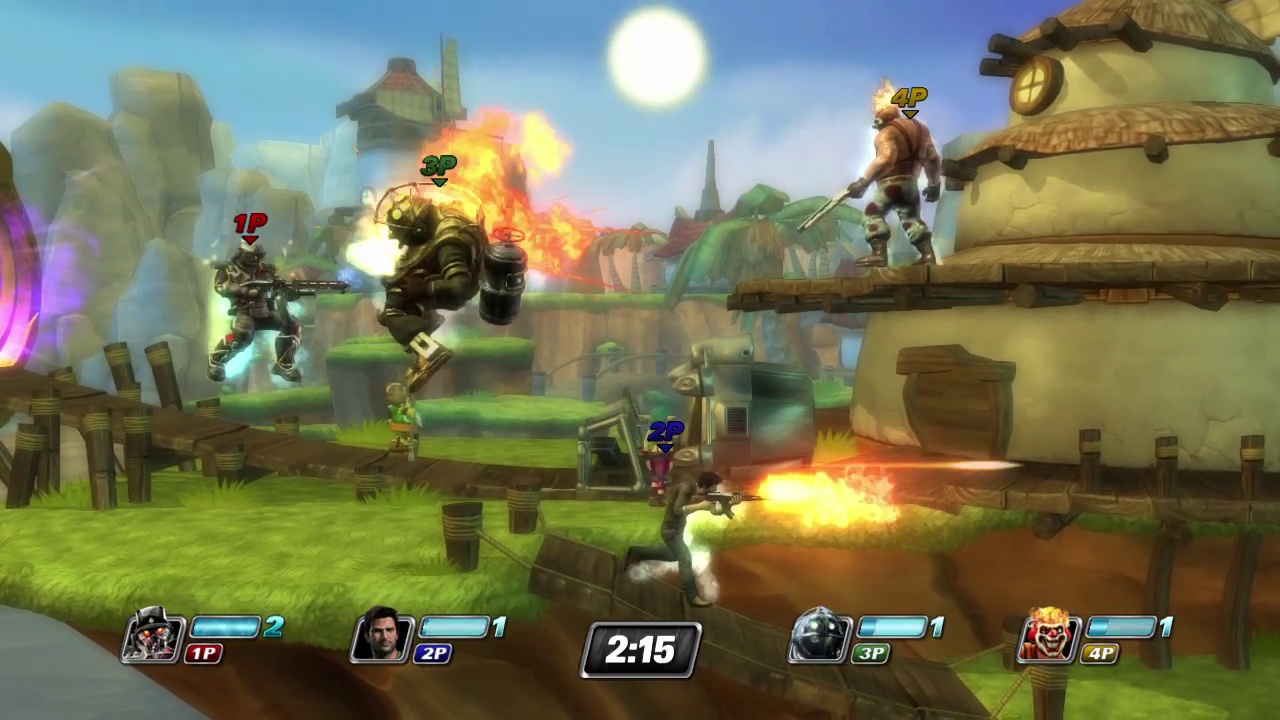Click Big Daddy's AP gauge next to portrait
This screenshot has height=720, width=1280.
893,627
